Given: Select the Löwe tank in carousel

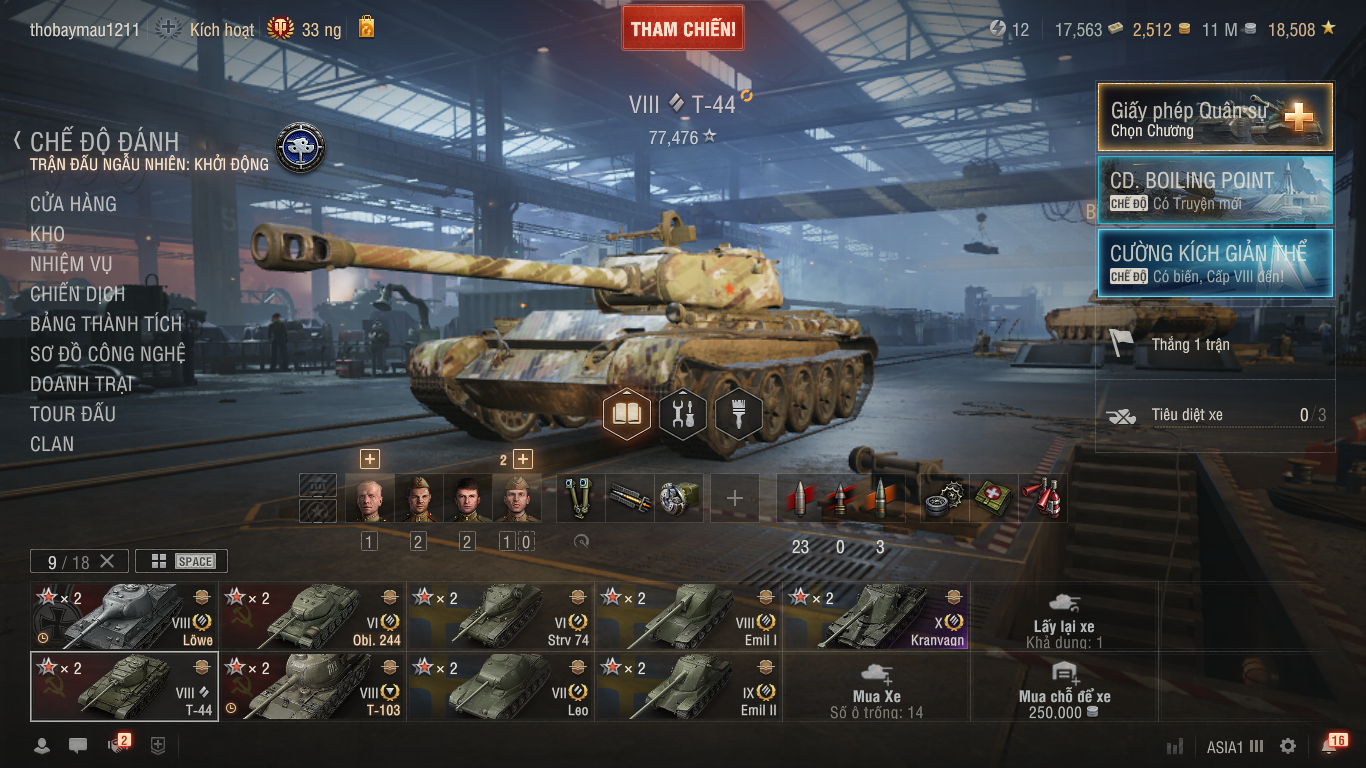Looking at the screenshot, I should 124,616.
